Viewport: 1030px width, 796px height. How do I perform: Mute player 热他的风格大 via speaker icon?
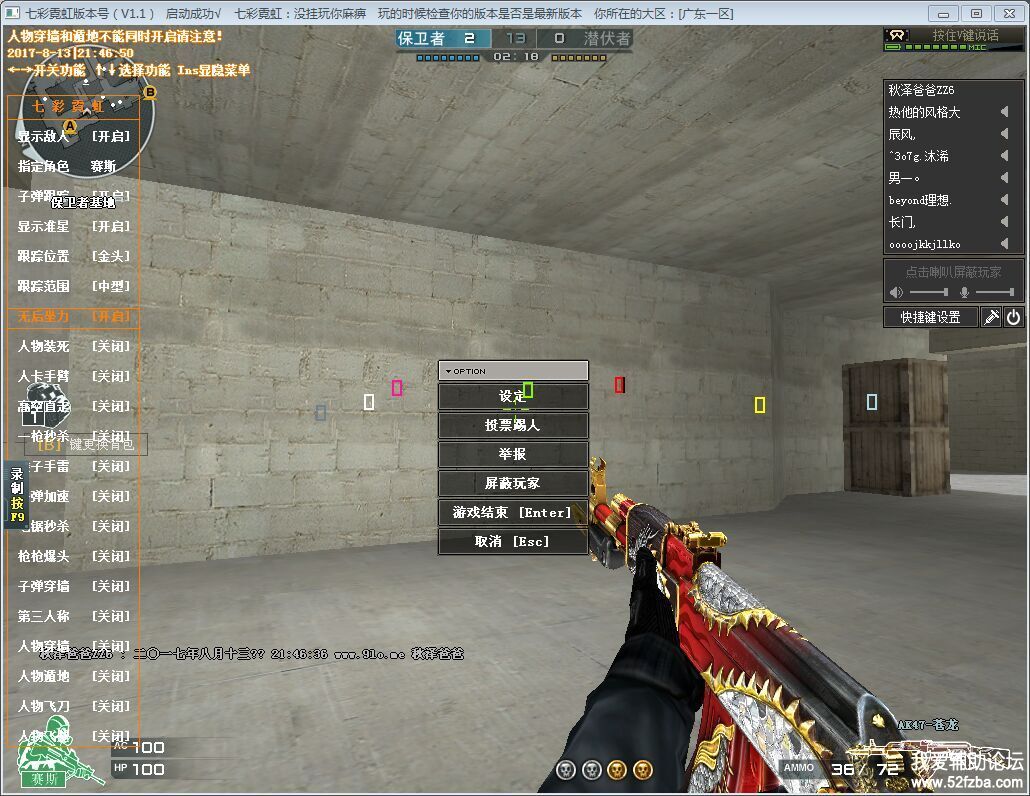[1004, 112]
